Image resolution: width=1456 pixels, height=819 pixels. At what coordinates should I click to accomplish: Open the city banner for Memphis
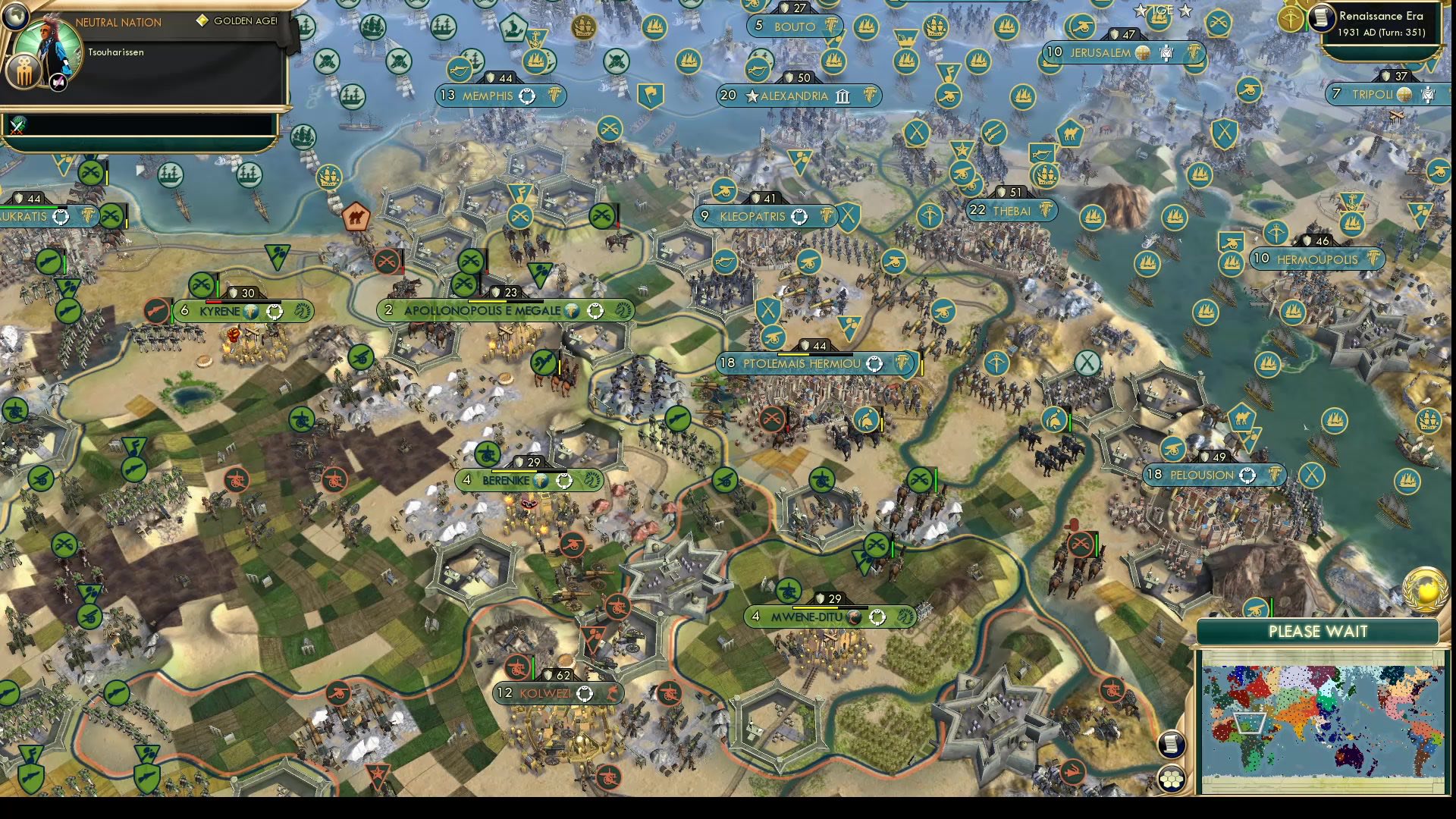[x=500, y=96]
